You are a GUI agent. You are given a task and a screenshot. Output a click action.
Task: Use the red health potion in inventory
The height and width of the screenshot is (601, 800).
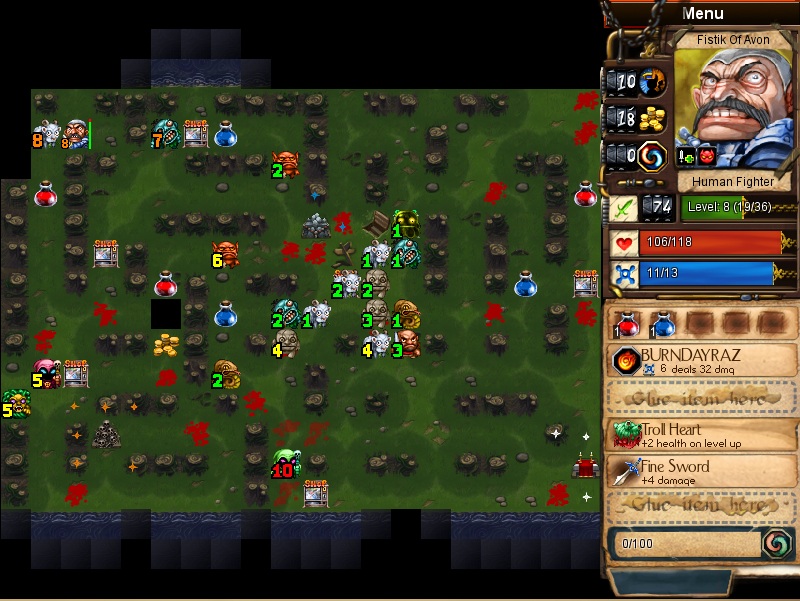point(628,323)
